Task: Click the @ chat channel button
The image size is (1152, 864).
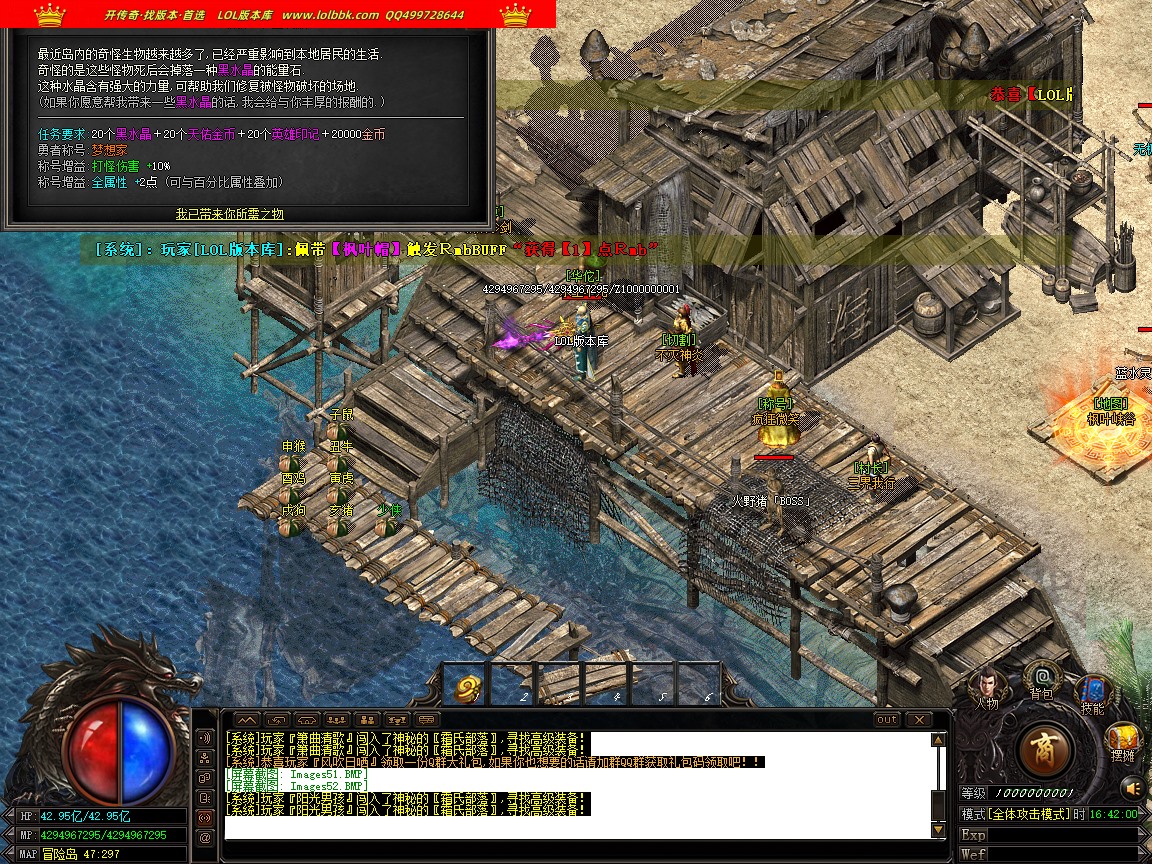Action: (205, 837)
